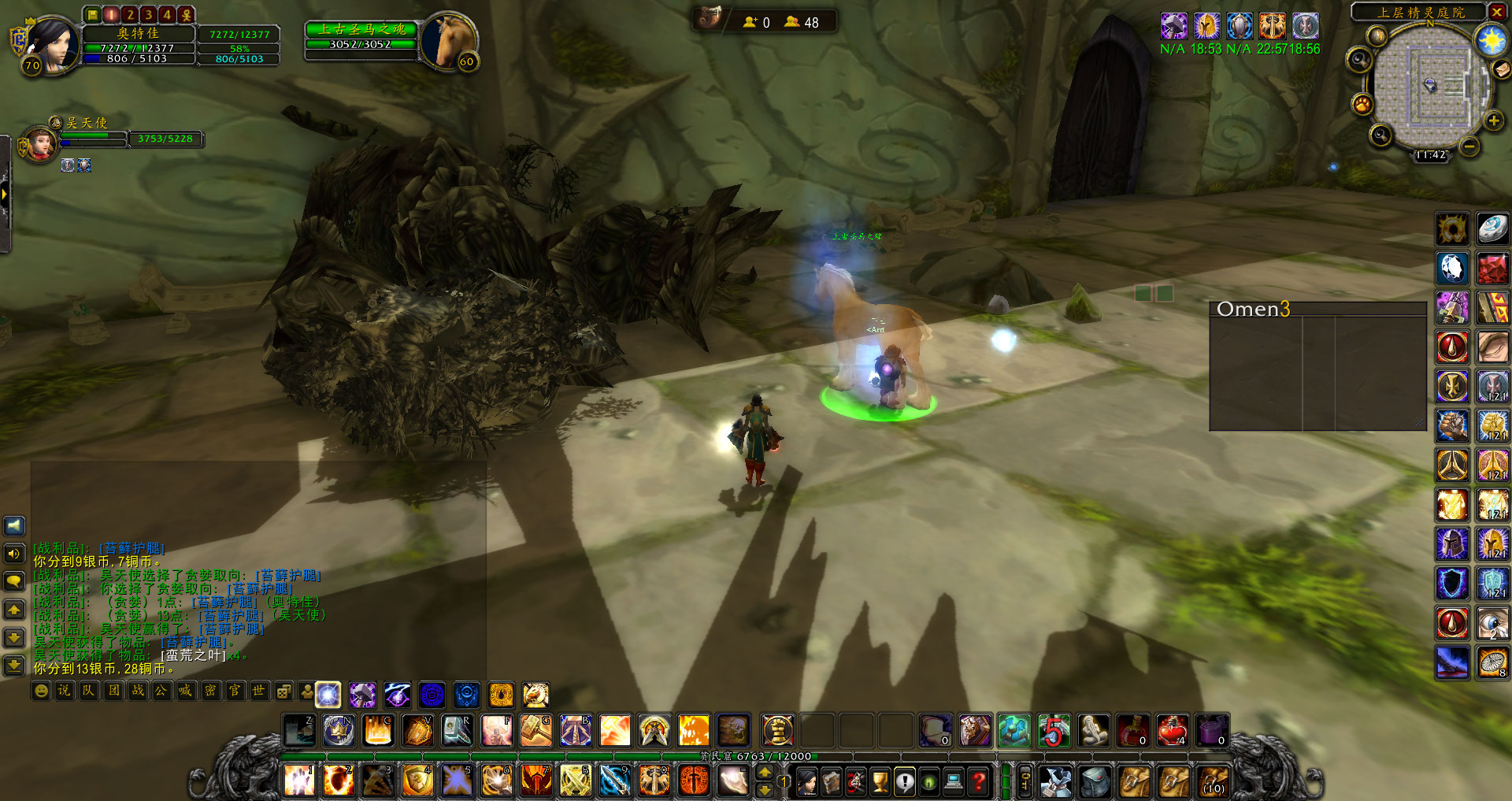Click the orange paw tracking button
The width and height of the screenshot is (1512, 801).
coord(1362,103)
